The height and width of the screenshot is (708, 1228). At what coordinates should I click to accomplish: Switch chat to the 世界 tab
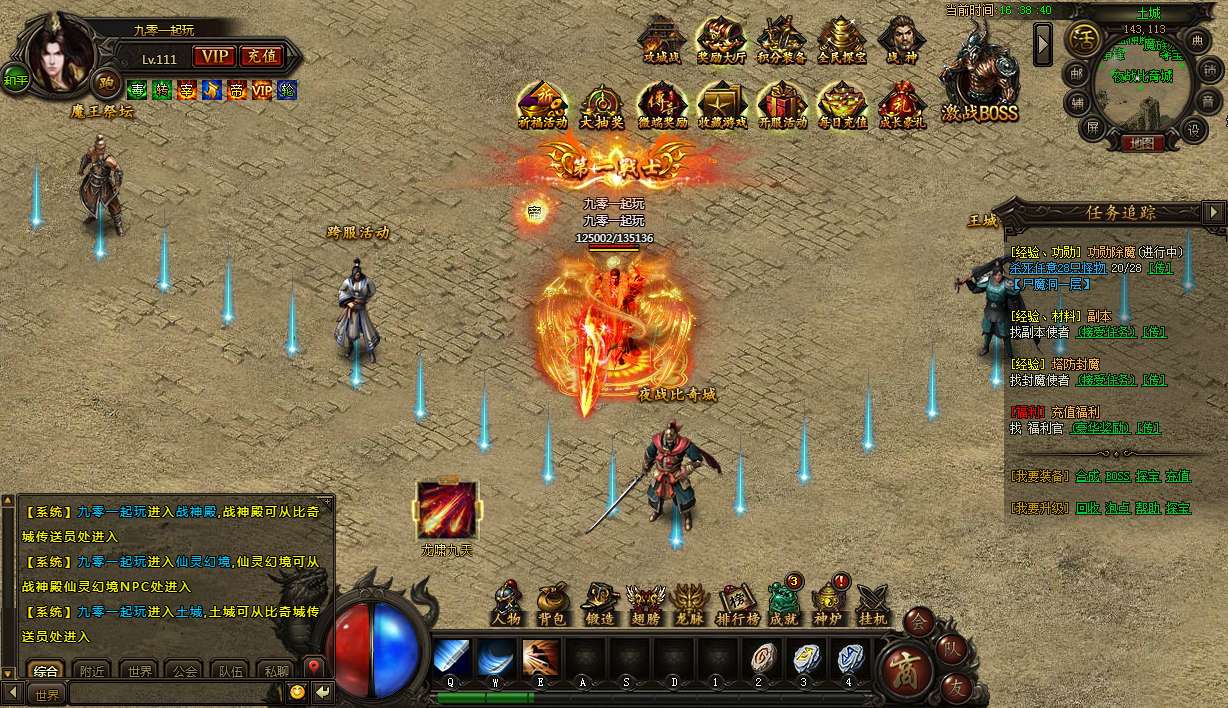click(139, 671)
